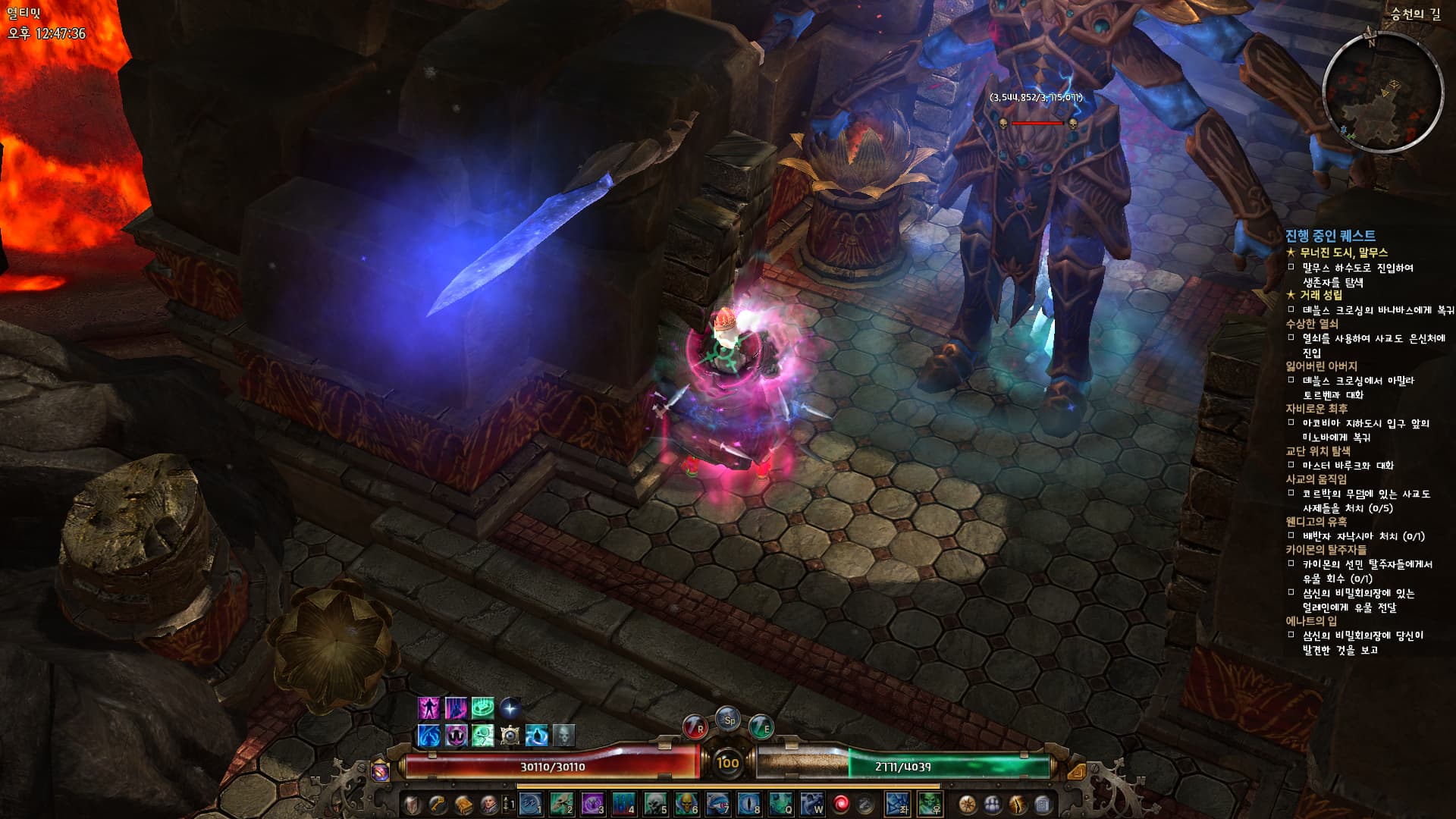1456x819 pixels.
Task: Open the multiplayer group icon button
Action: (x=992, y=804)
